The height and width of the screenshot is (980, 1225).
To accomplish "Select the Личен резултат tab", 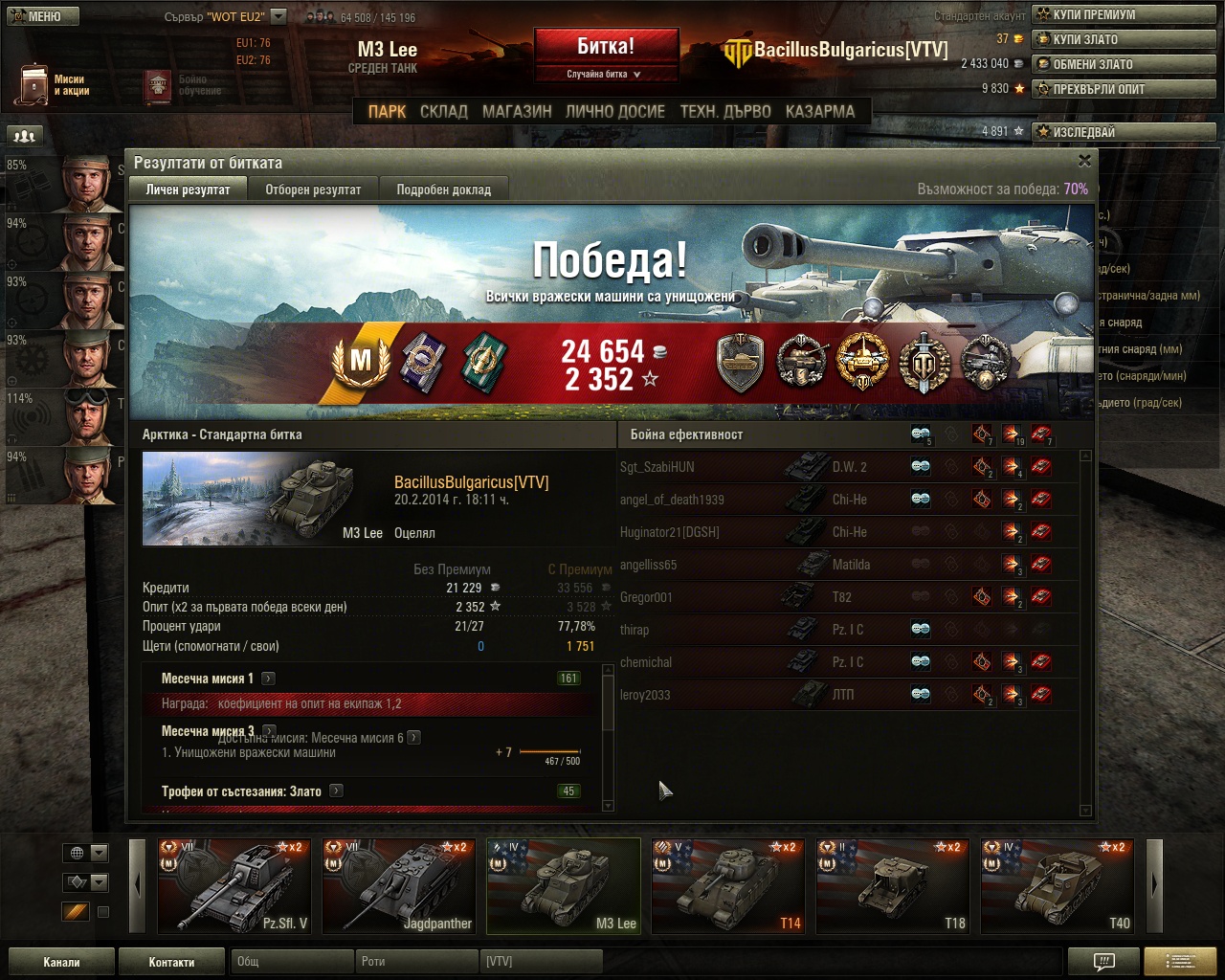I will coord(188,189).
